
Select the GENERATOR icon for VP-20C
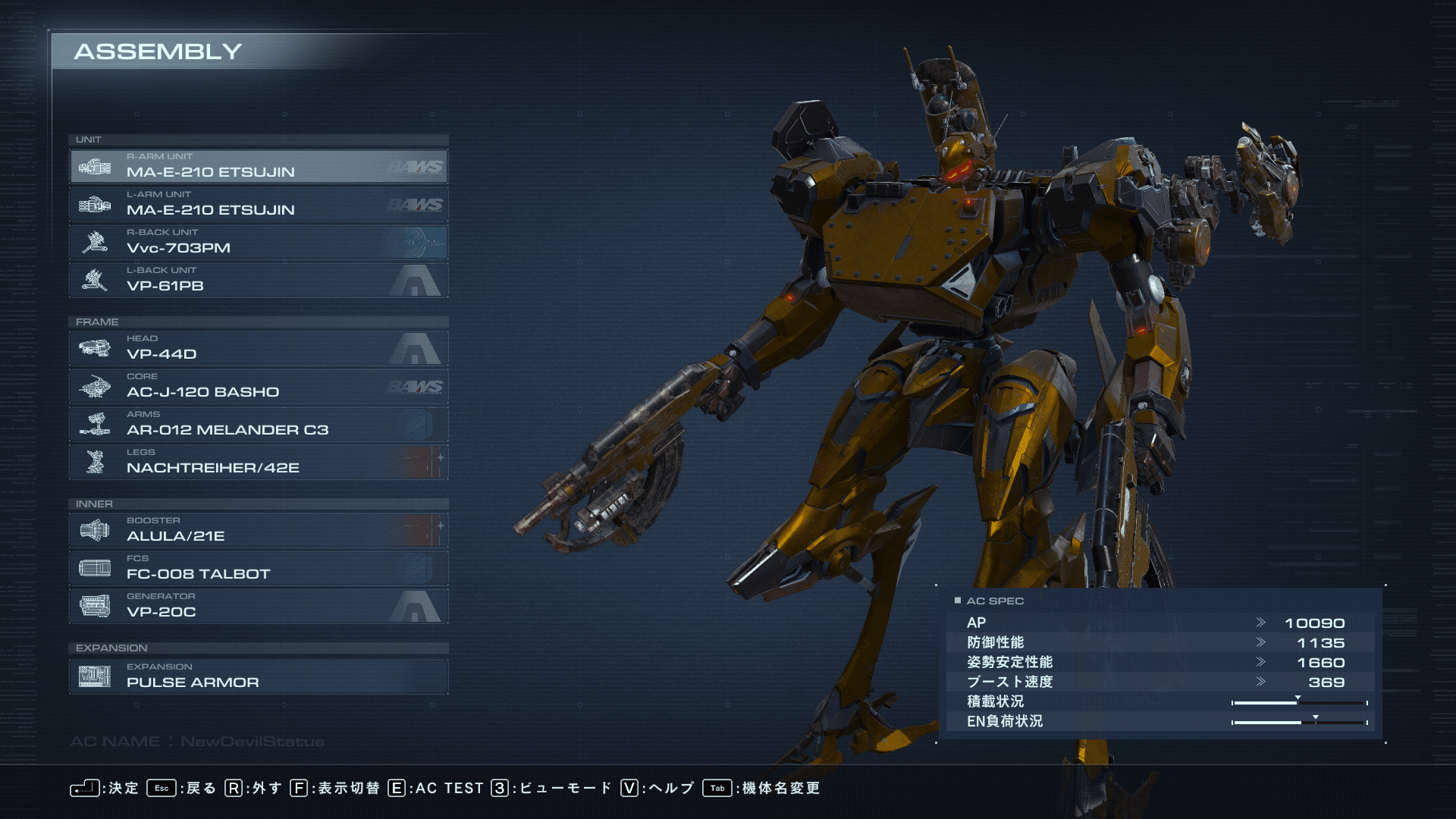[x=96, y=606]
